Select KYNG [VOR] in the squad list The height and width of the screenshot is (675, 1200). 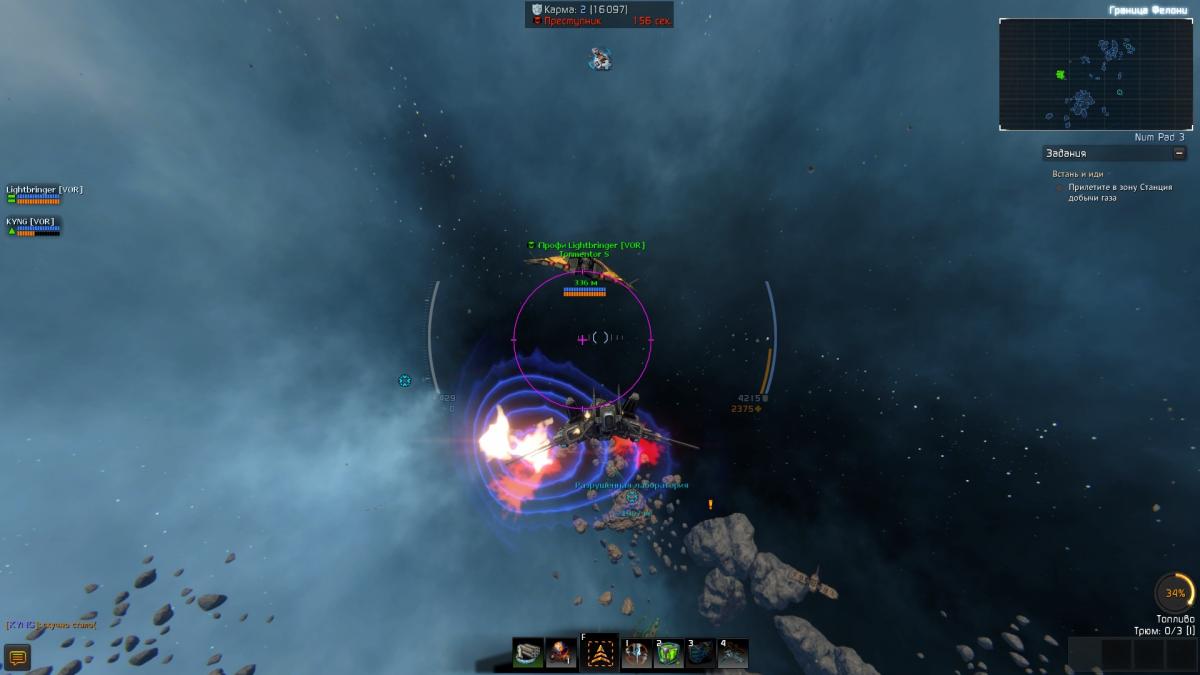(x=31, y=222)
